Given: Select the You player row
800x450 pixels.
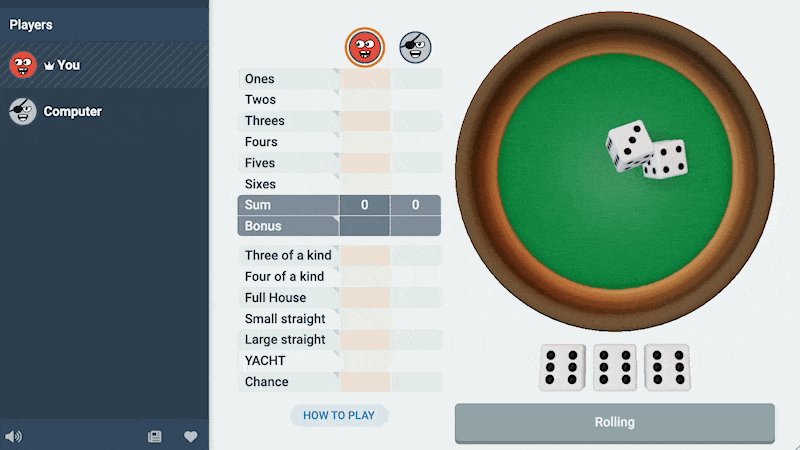Looking at the screenshot, I should coord(104,65).
